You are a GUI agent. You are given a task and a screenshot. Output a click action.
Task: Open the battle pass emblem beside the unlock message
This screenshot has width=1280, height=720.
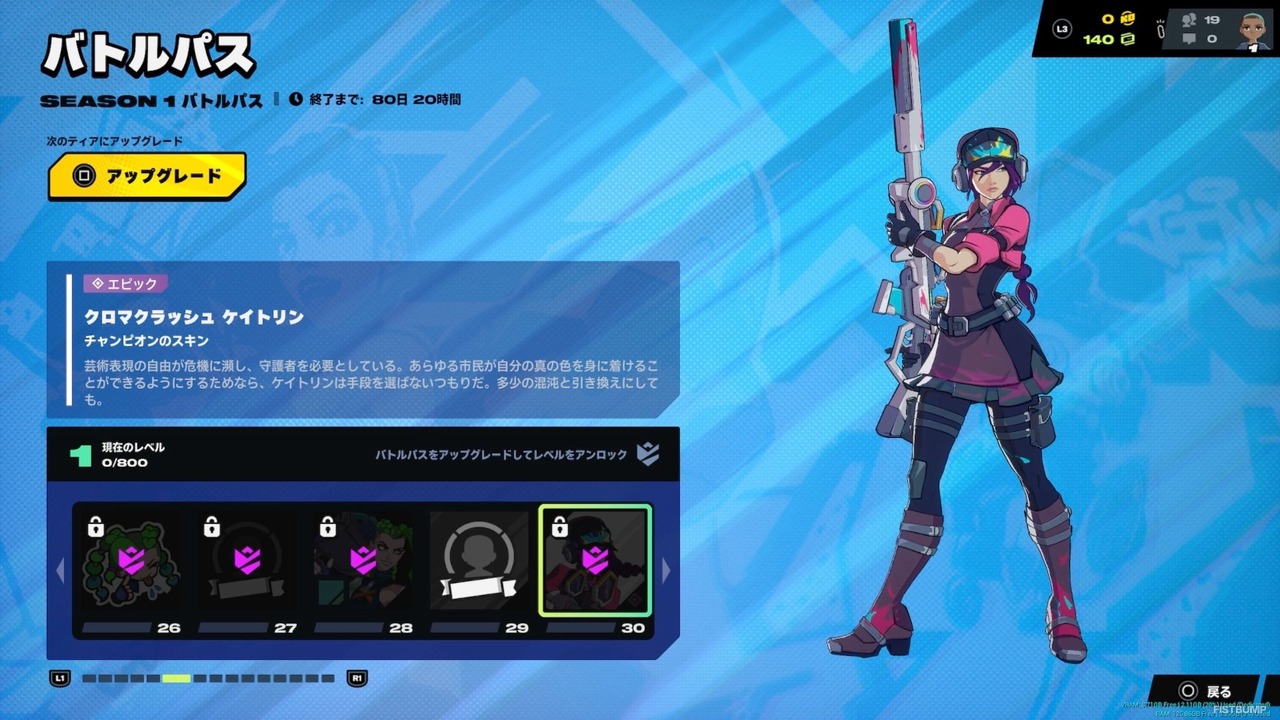pyautogui.click(x=649, y=453)
